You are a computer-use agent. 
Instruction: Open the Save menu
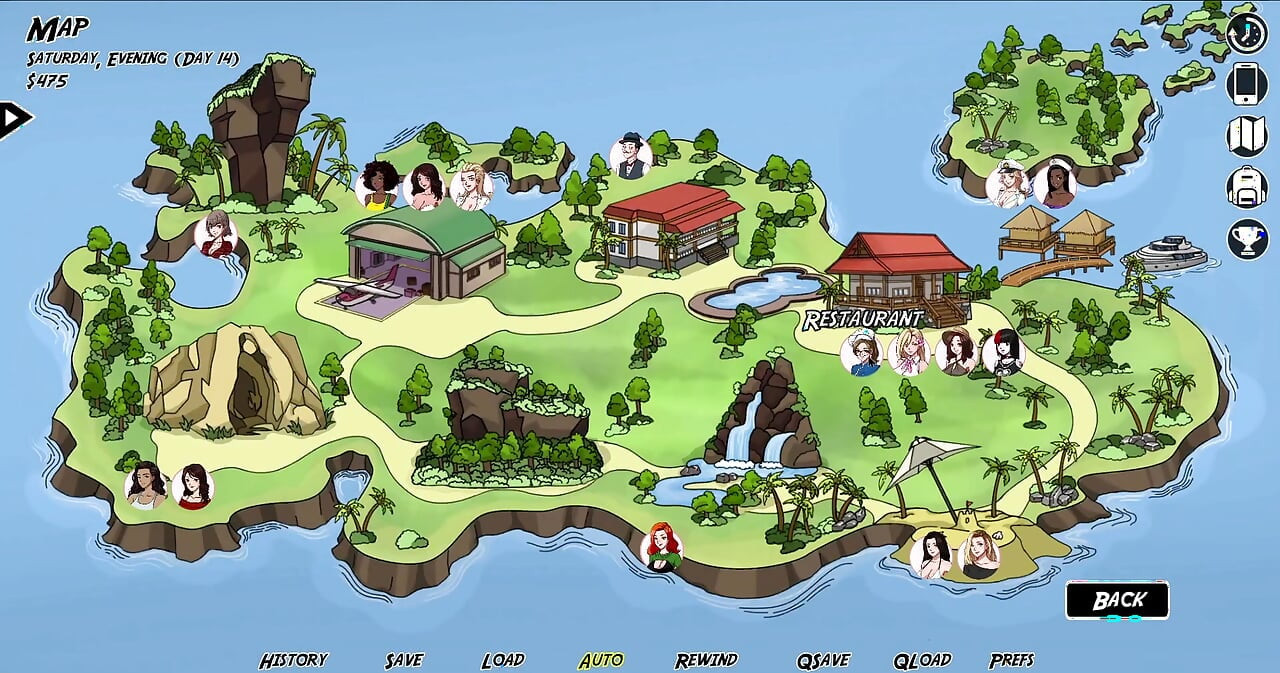[404, 660]
